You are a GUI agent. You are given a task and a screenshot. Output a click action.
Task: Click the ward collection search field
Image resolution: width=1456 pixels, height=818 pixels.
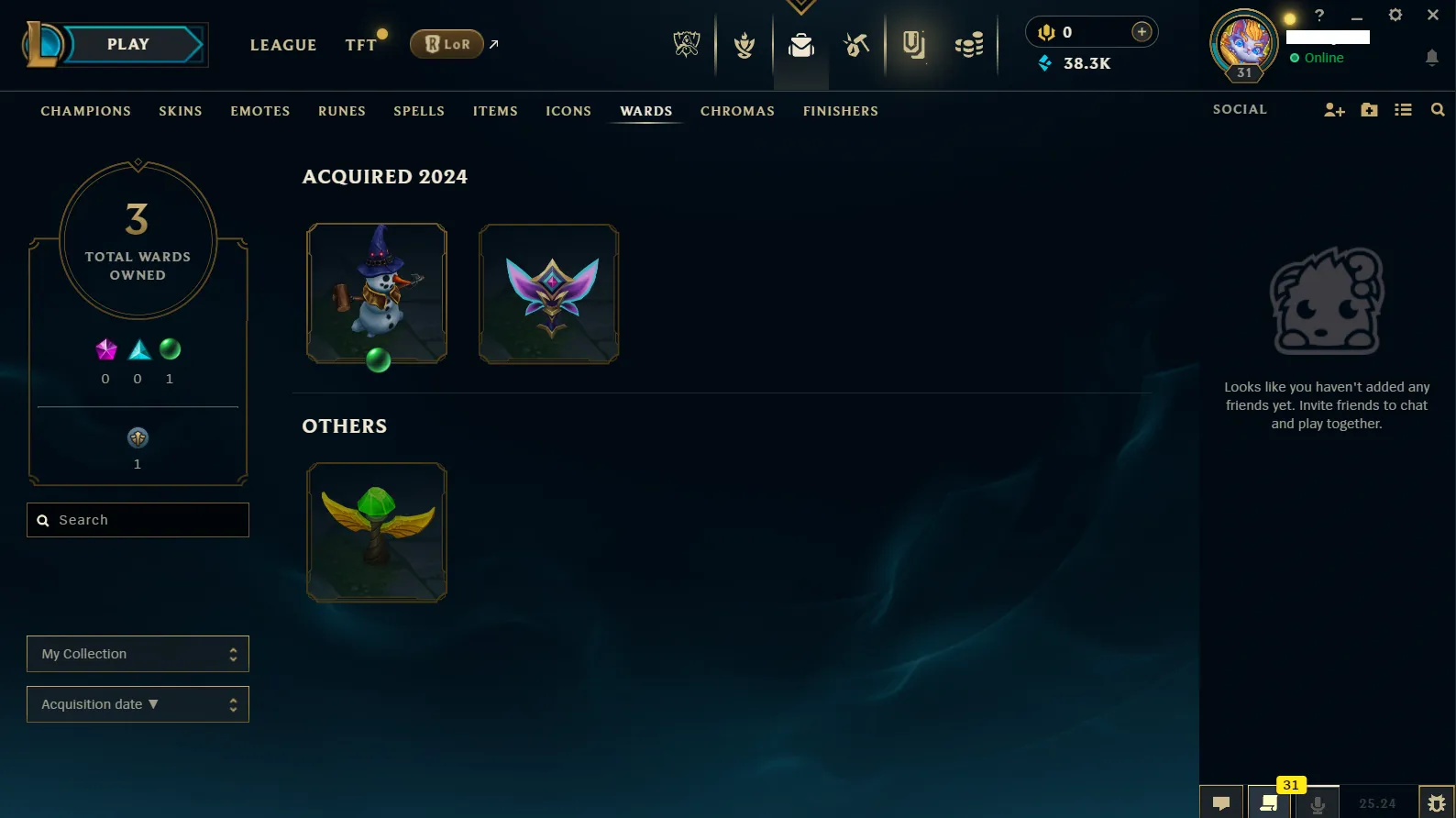(x=138, y=520)
